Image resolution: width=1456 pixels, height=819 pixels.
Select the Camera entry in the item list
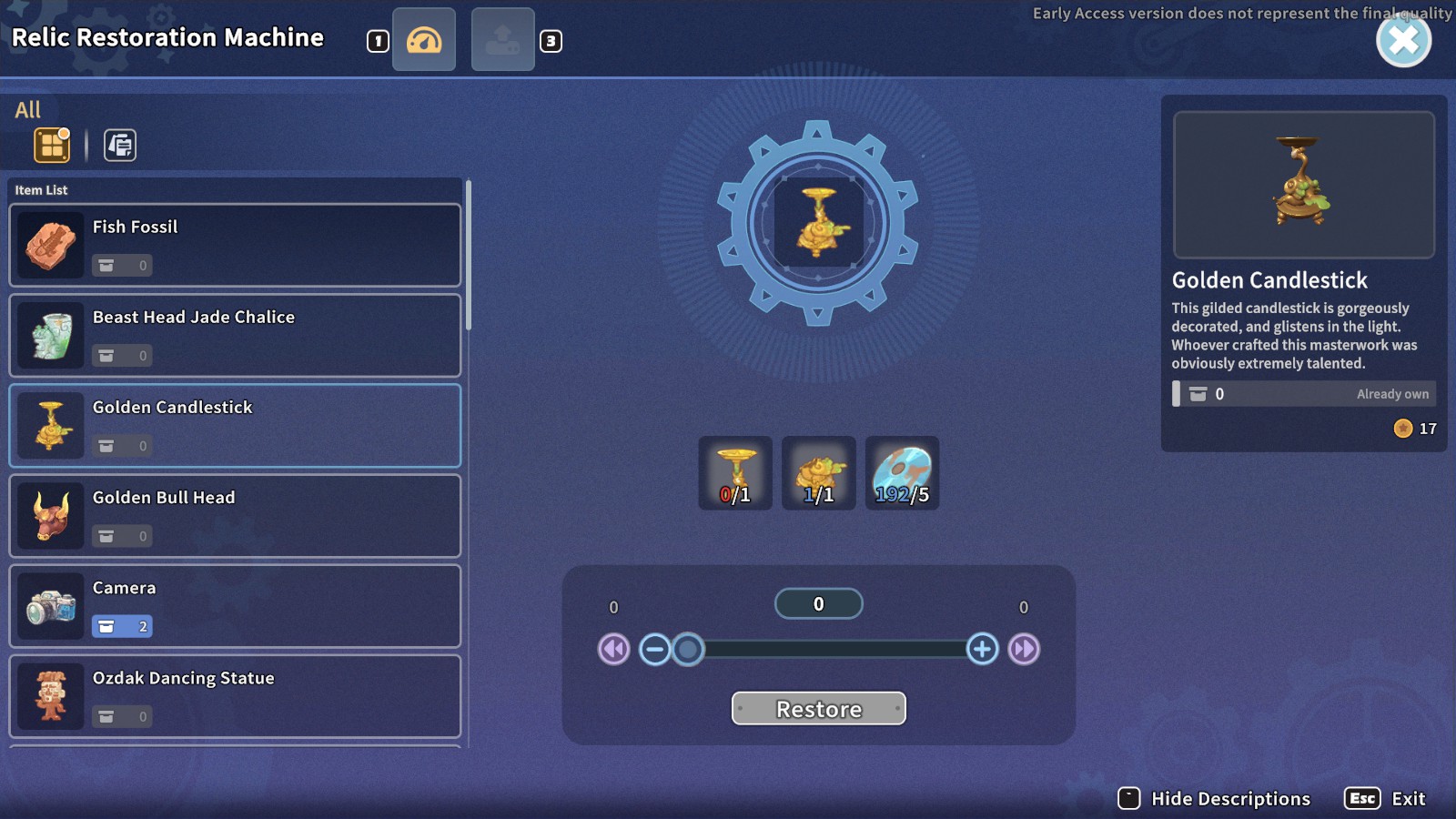[234, 605]
